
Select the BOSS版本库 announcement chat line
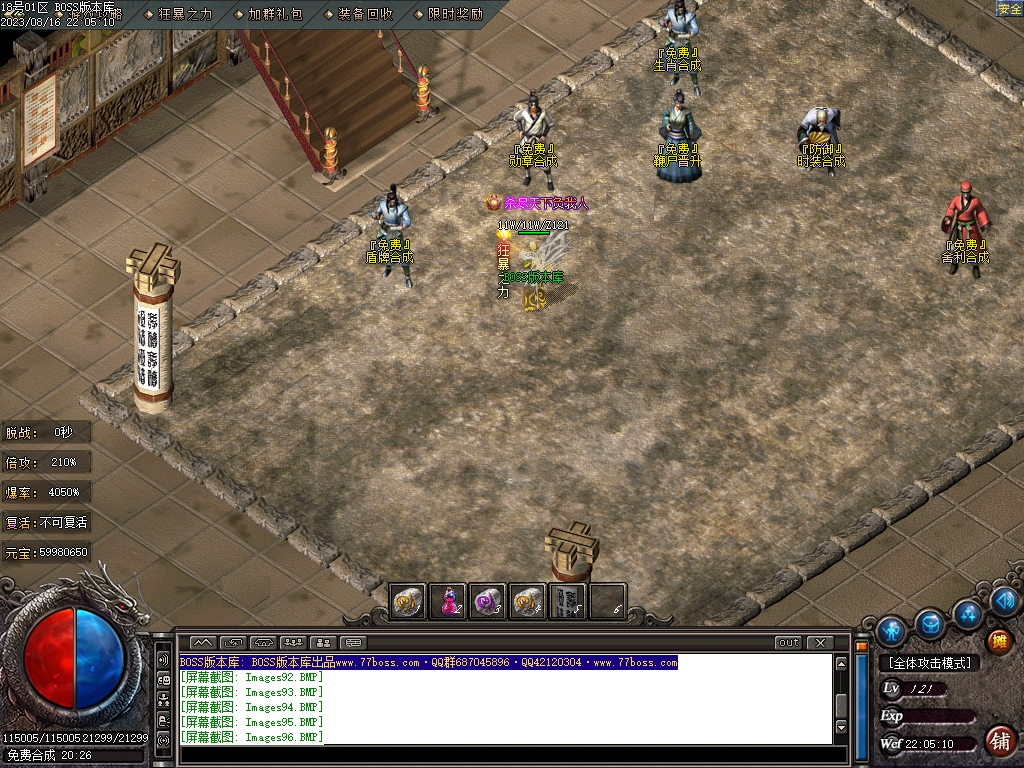[x=429, y=662]
